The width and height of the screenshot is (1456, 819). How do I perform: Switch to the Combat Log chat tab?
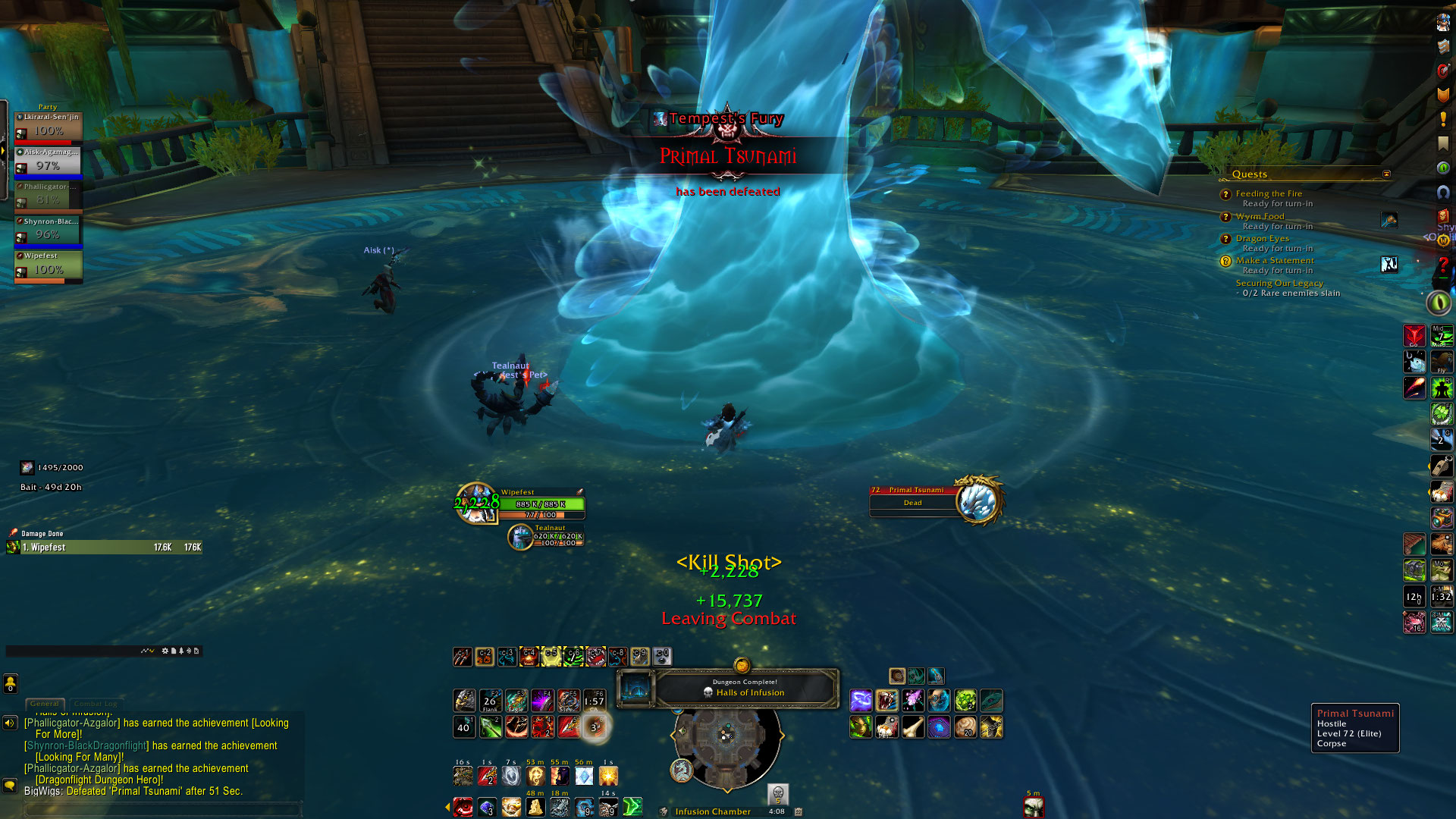point(96,704)
